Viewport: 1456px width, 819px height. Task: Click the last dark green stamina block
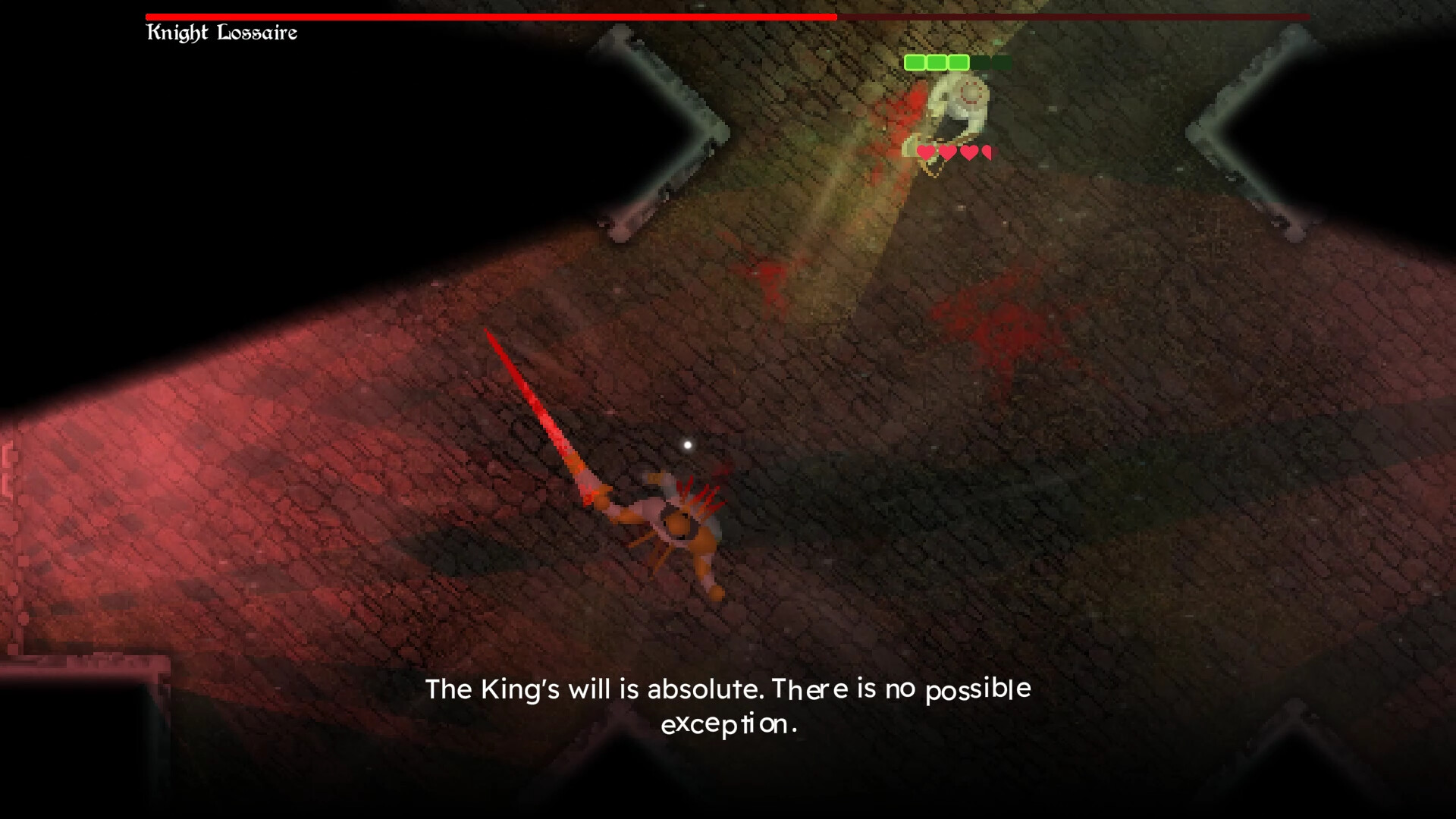click(1001, 62)
